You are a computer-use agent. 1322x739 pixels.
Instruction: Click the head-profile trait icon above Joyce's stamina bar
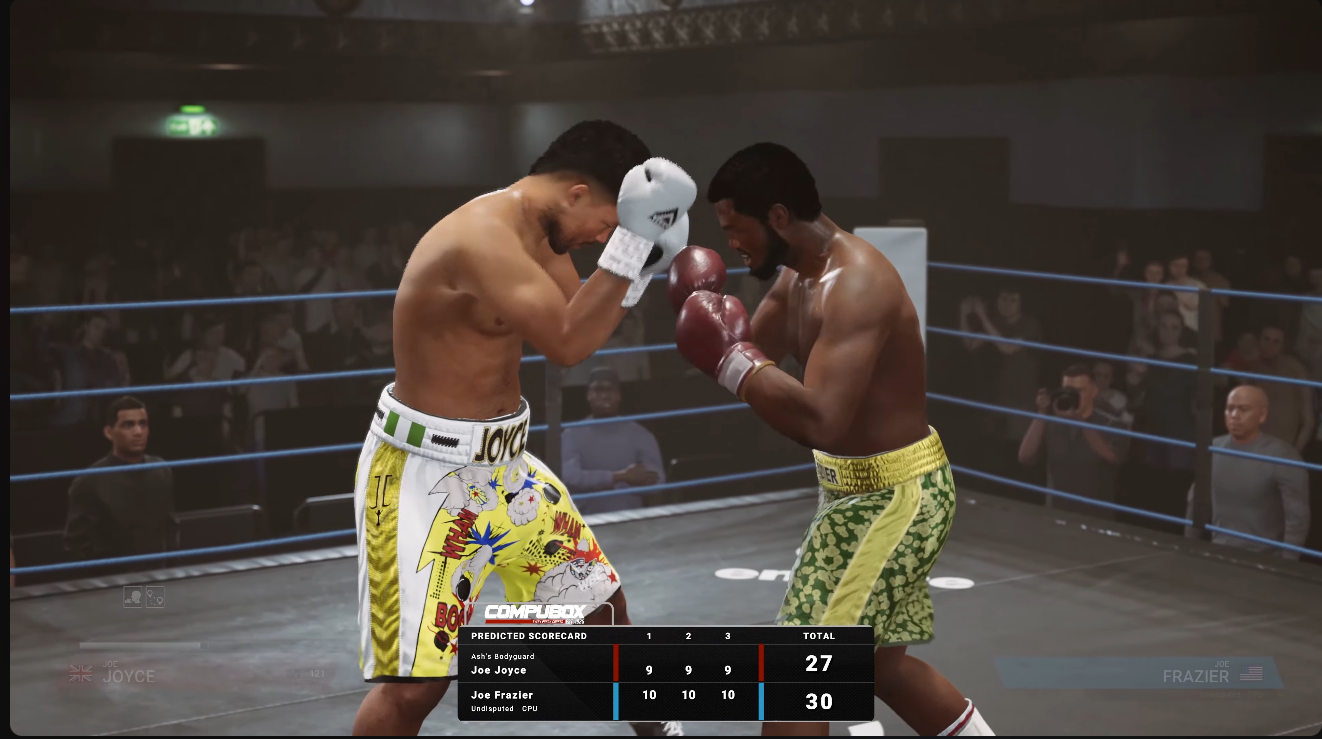pyautogui.click(x=132, y=597)
